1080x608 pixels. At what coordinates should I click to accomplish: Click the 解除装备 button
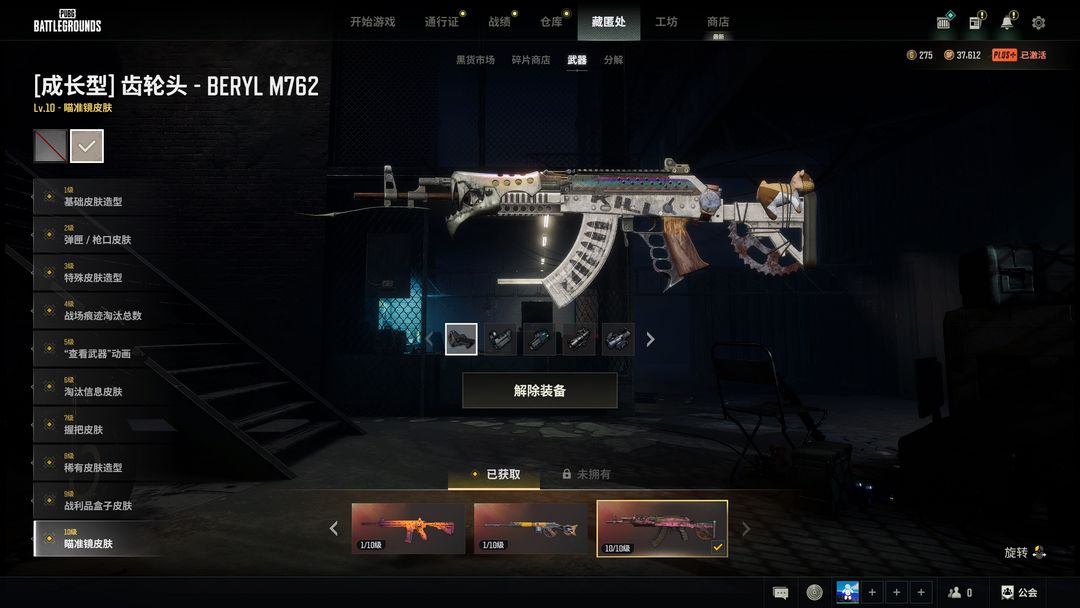point(539,391)
